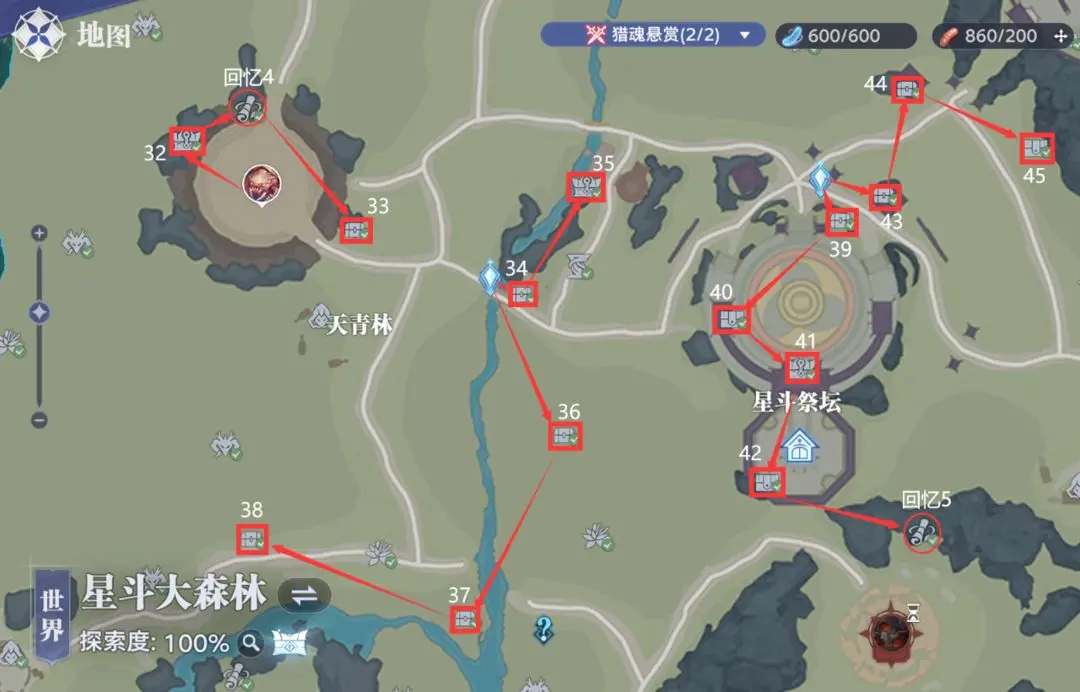The image size is (1080, 692).
Task: Open the 猎魂悬赏 bounty dropdown
Action: point(744,35)
